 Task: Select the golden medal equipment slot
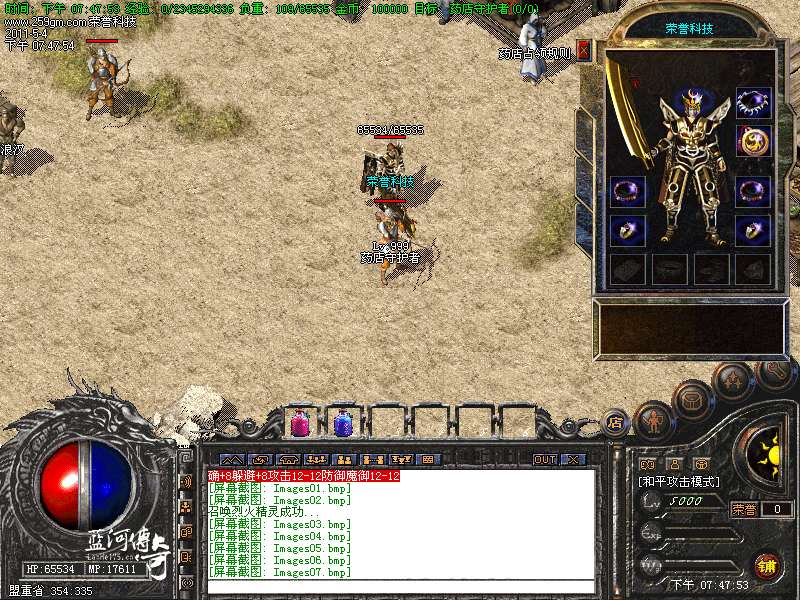753,141
